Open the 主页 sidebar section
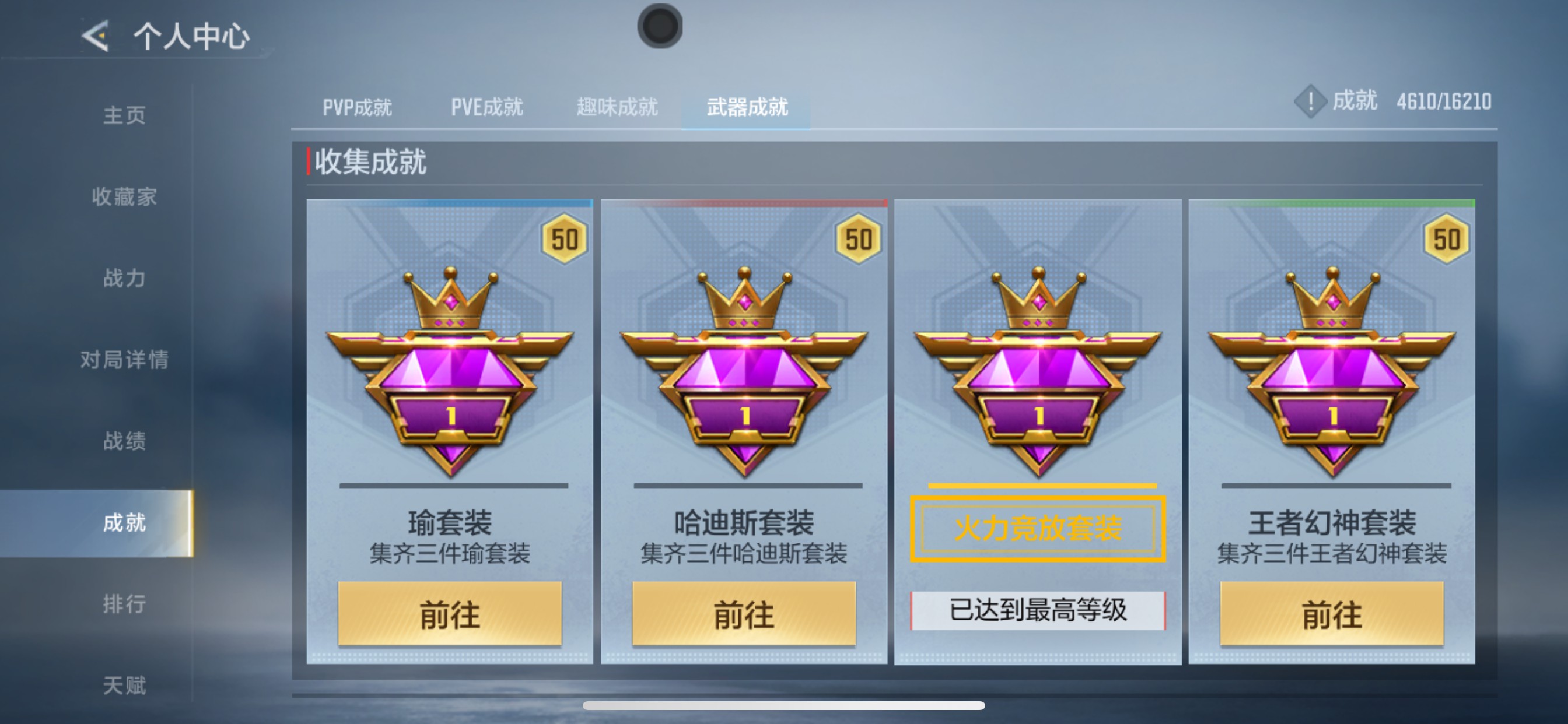The height and width of the screenshot is (724, 1568). [125, 115]
